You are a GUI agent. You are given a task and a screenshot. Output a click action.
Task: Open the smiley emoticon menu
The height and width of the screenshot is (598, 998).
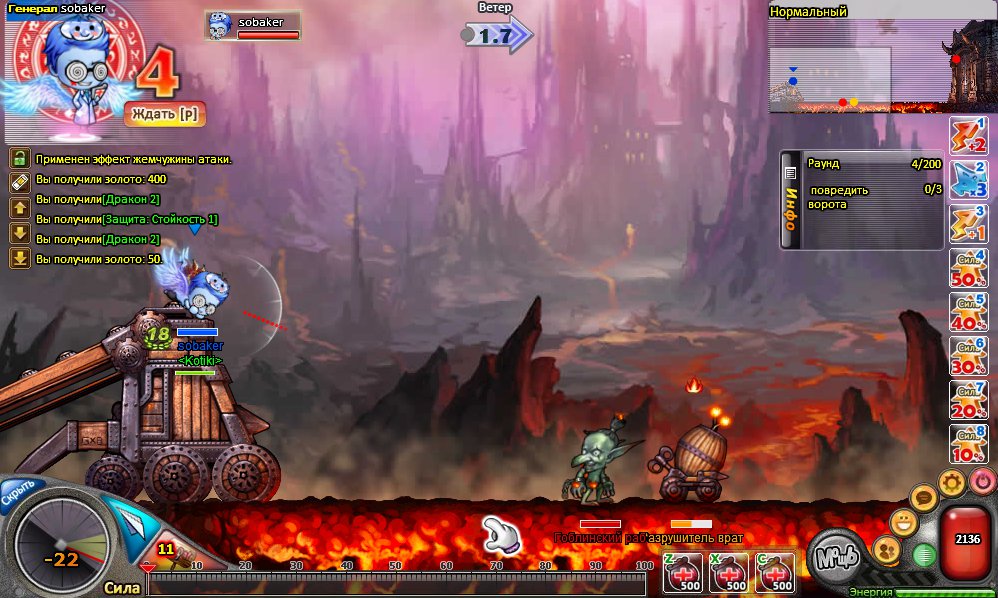pos(903,520)
